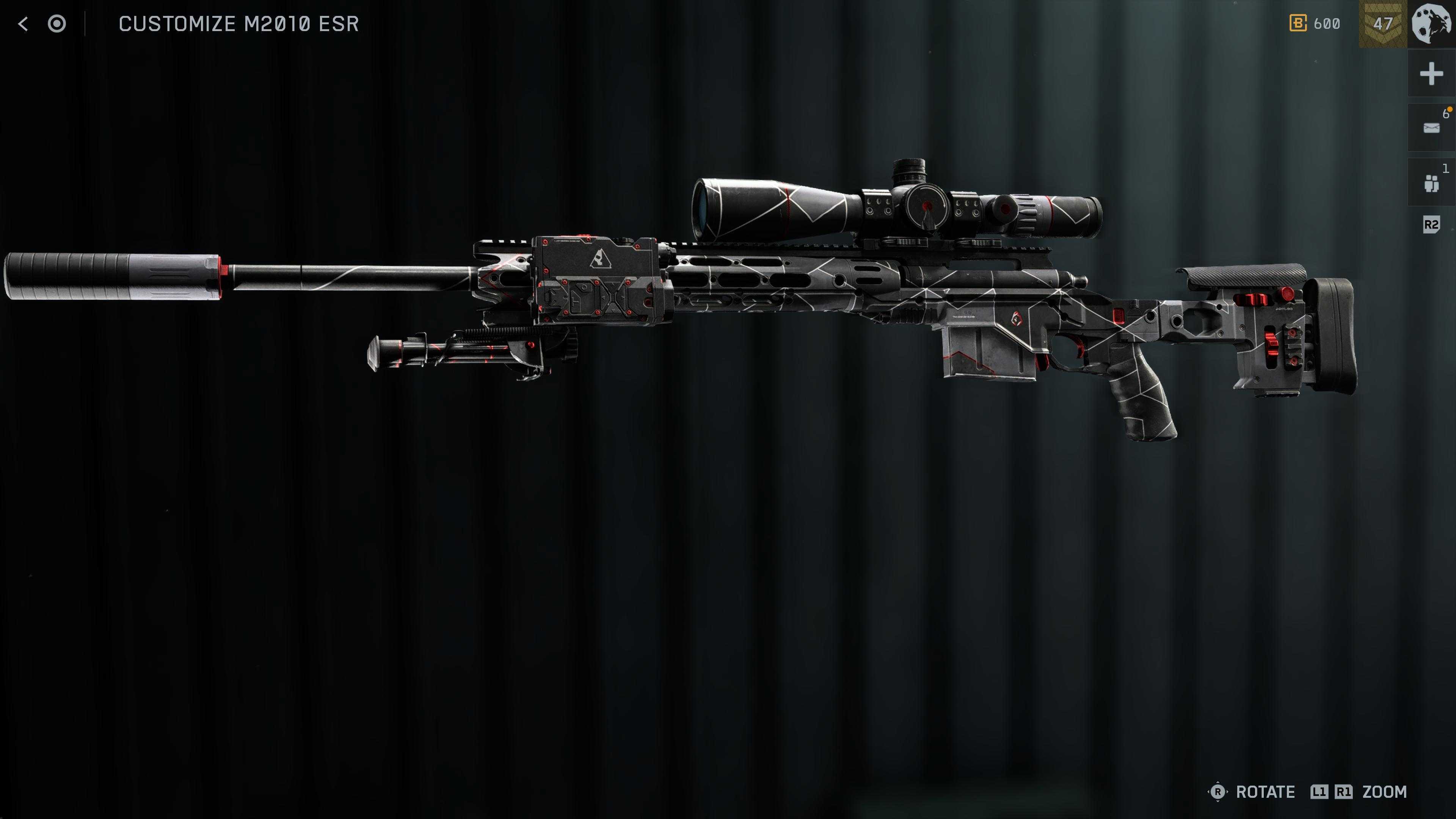Click the circular target icon beside back arrow
The width and height of the screenshot is (1456, 819).
56,24
